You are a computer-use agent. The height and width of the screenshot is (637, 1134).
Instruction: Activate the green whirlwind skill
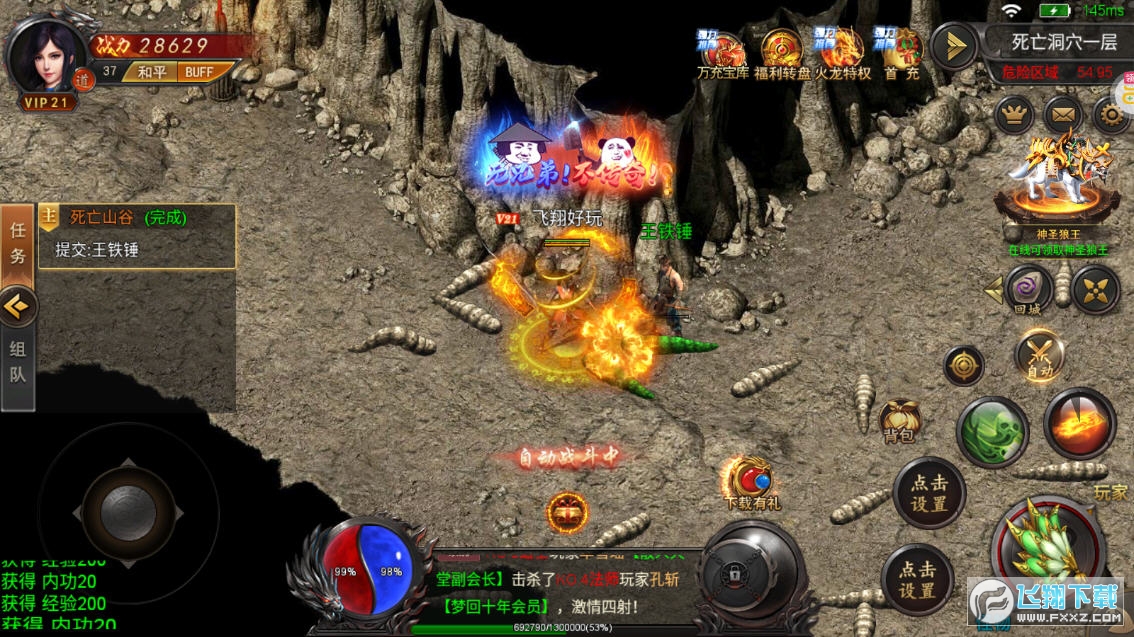click(x=991, y=431)
